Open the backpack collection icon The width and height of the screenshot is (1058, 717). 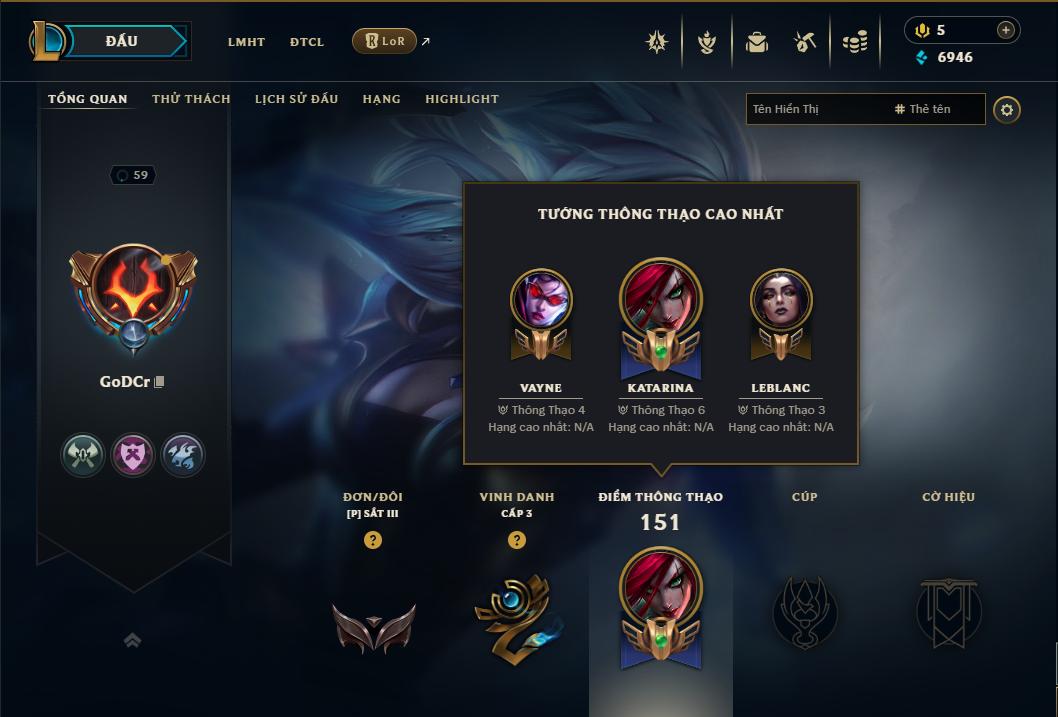(757, 42)
